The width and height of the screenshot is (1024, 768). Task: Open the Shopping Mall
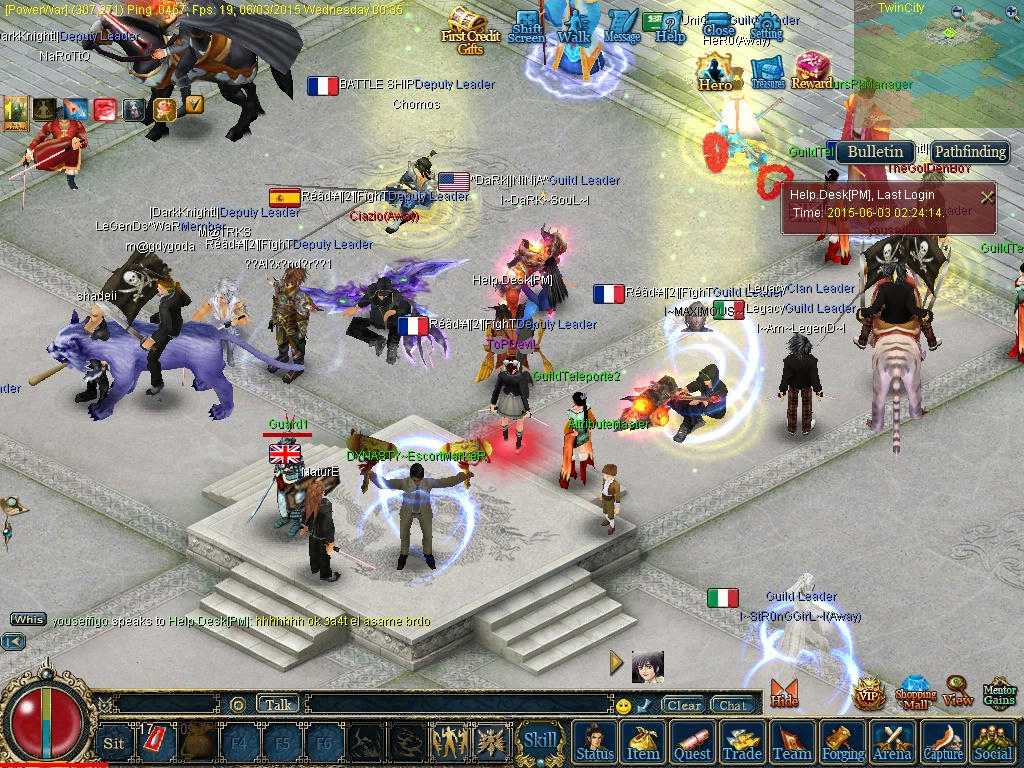(915, 693)
